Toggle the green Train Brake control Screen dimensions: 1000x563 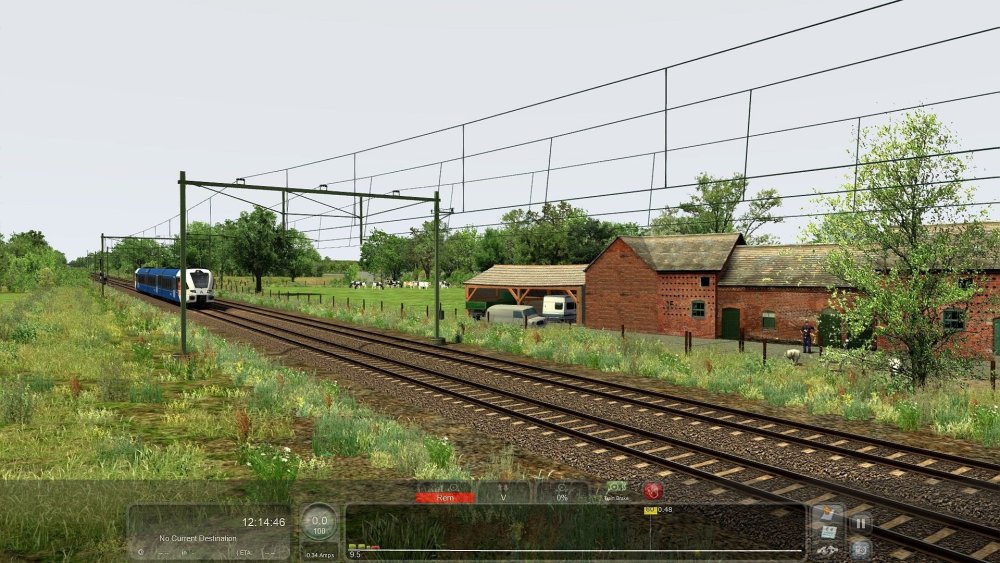tap(616, 490)
